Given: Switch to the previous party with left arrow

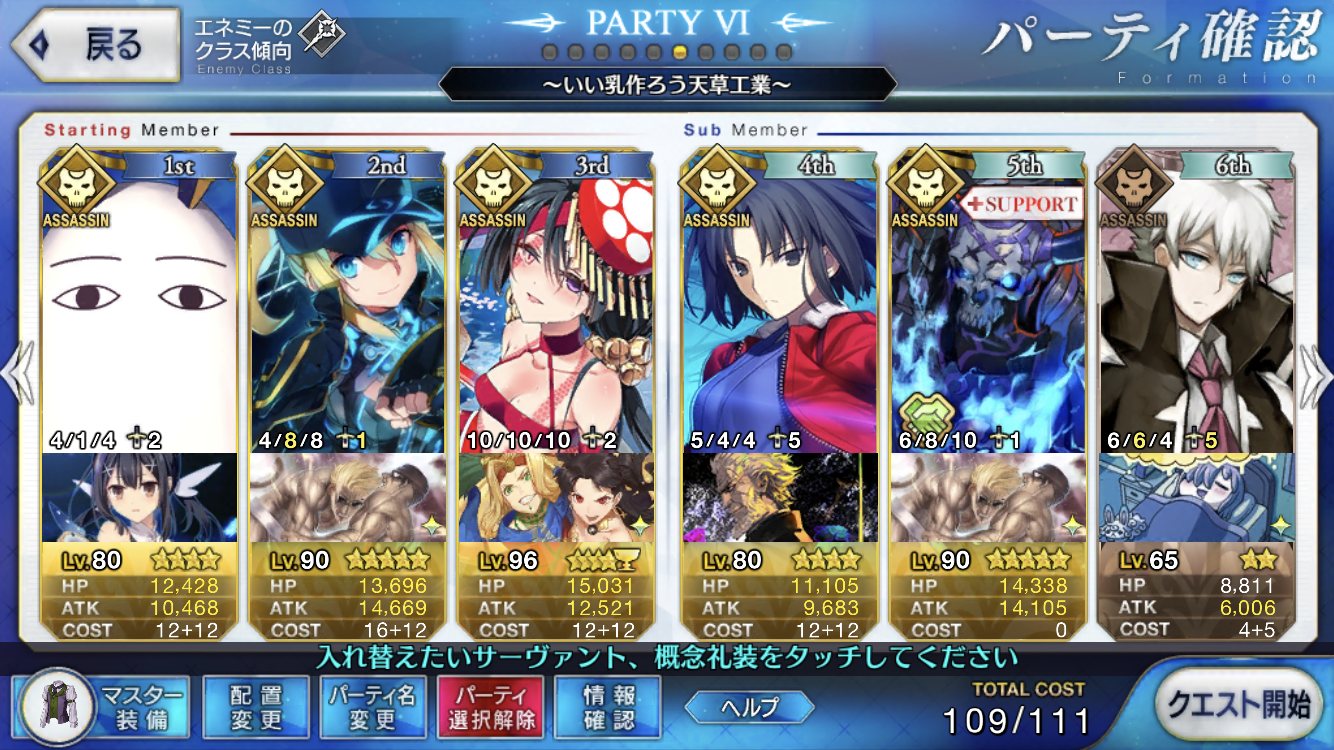Looking at the screenshot, I should tap(17, 372).
